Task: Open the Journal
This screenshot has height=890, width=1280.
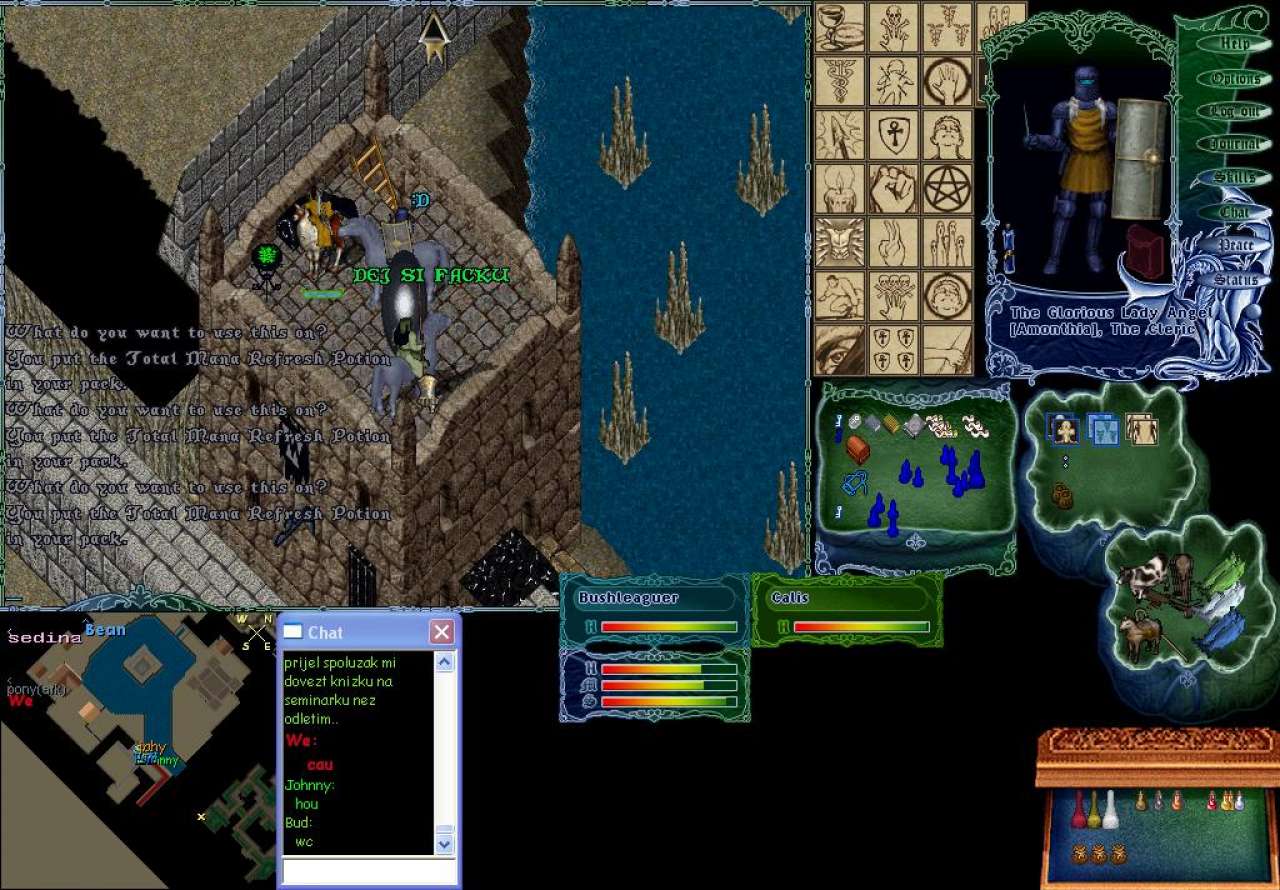Action: [1235, 145]
